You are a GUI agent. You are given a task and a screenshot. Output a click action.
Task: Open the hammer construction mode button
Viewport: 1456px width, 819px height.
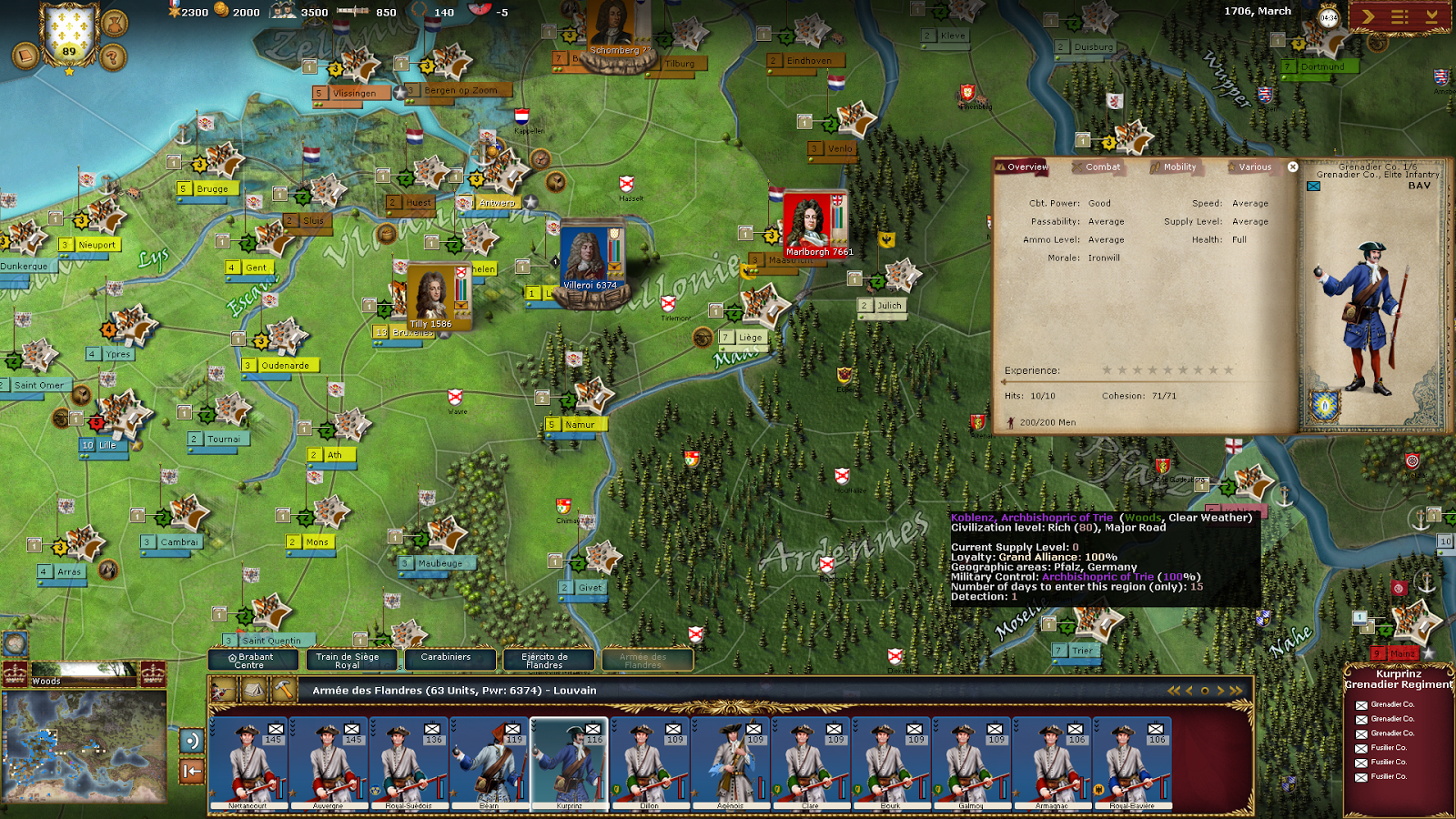(284, 691)
